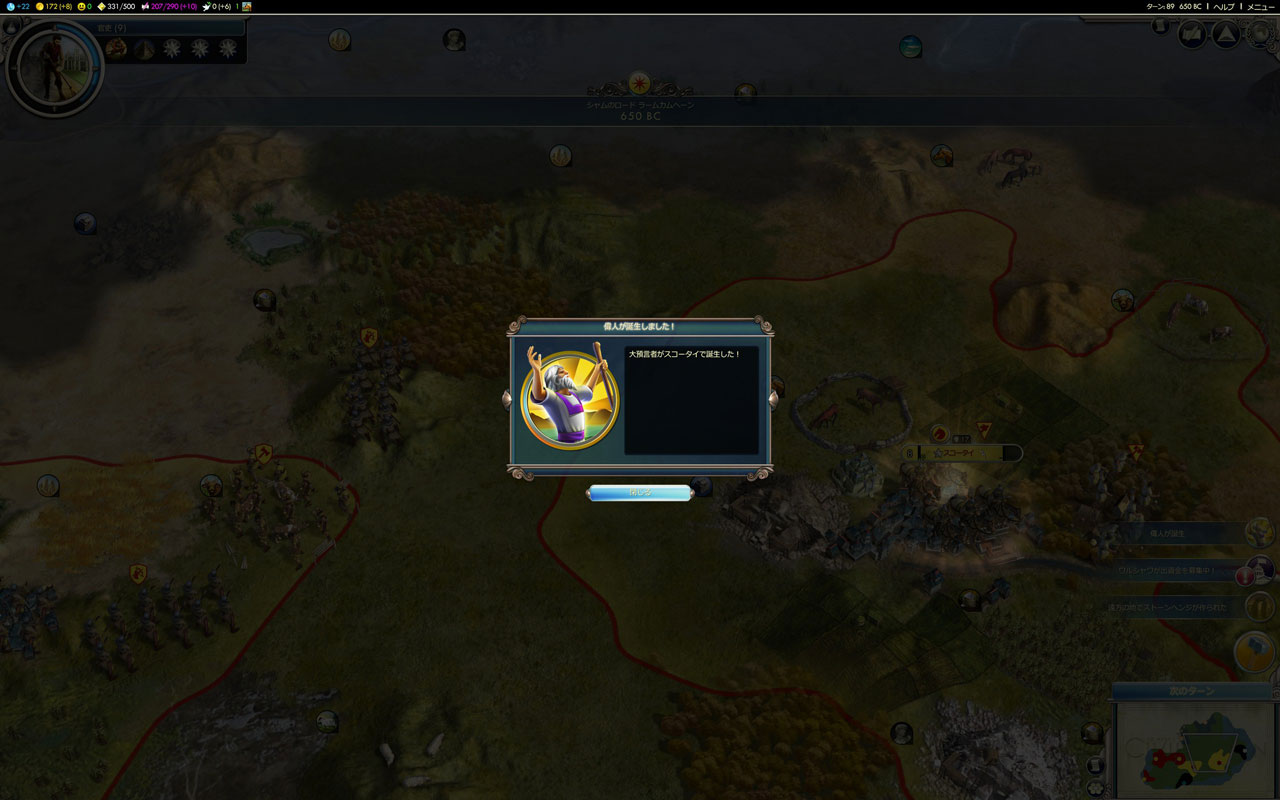Open the diplomacy overview map-book button
The width and height of the screenshot is (1280, 800).
click(x=1192, y=34)
